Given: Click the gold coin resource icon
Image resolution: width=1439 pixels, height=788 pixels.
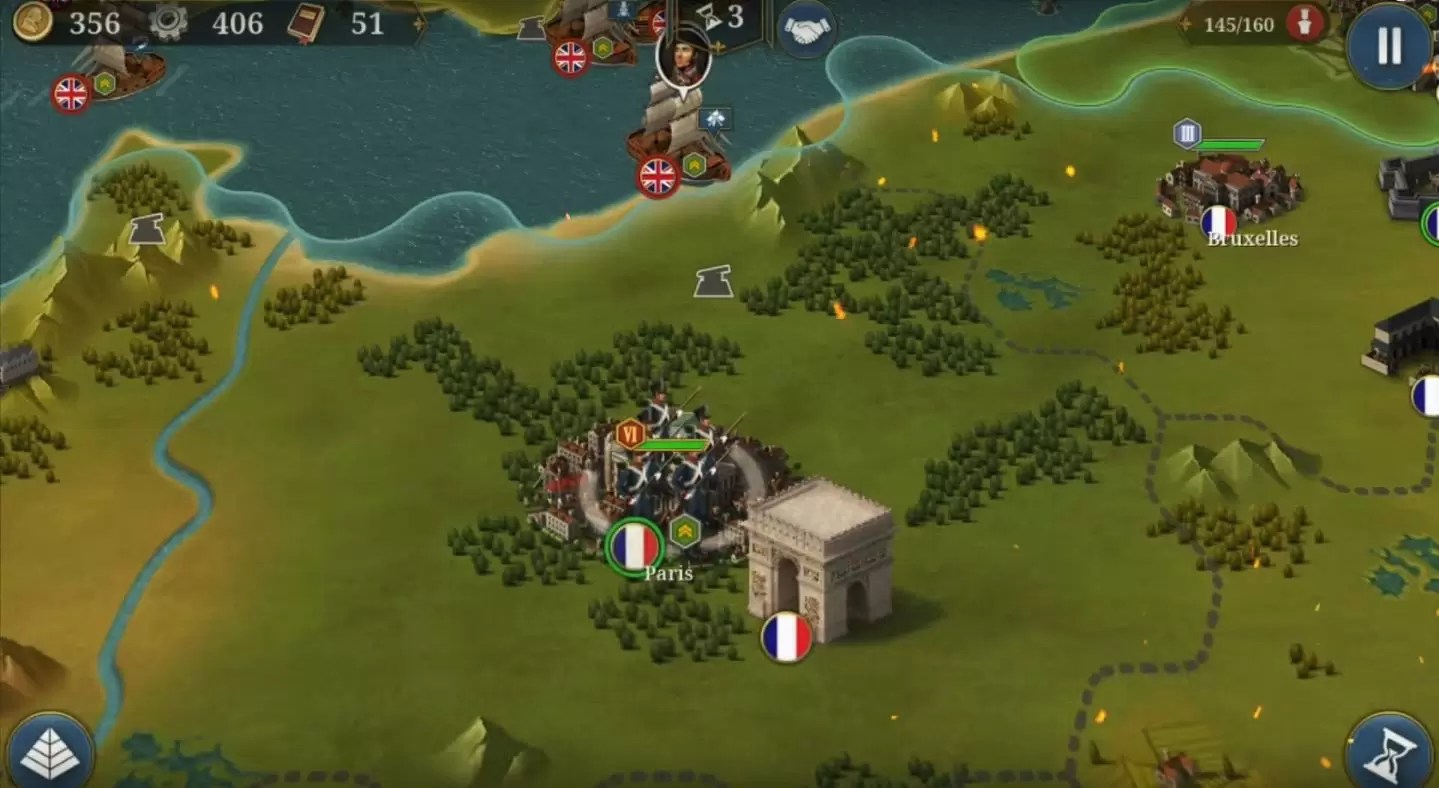Looking at the screenshot, I should 33,23.
